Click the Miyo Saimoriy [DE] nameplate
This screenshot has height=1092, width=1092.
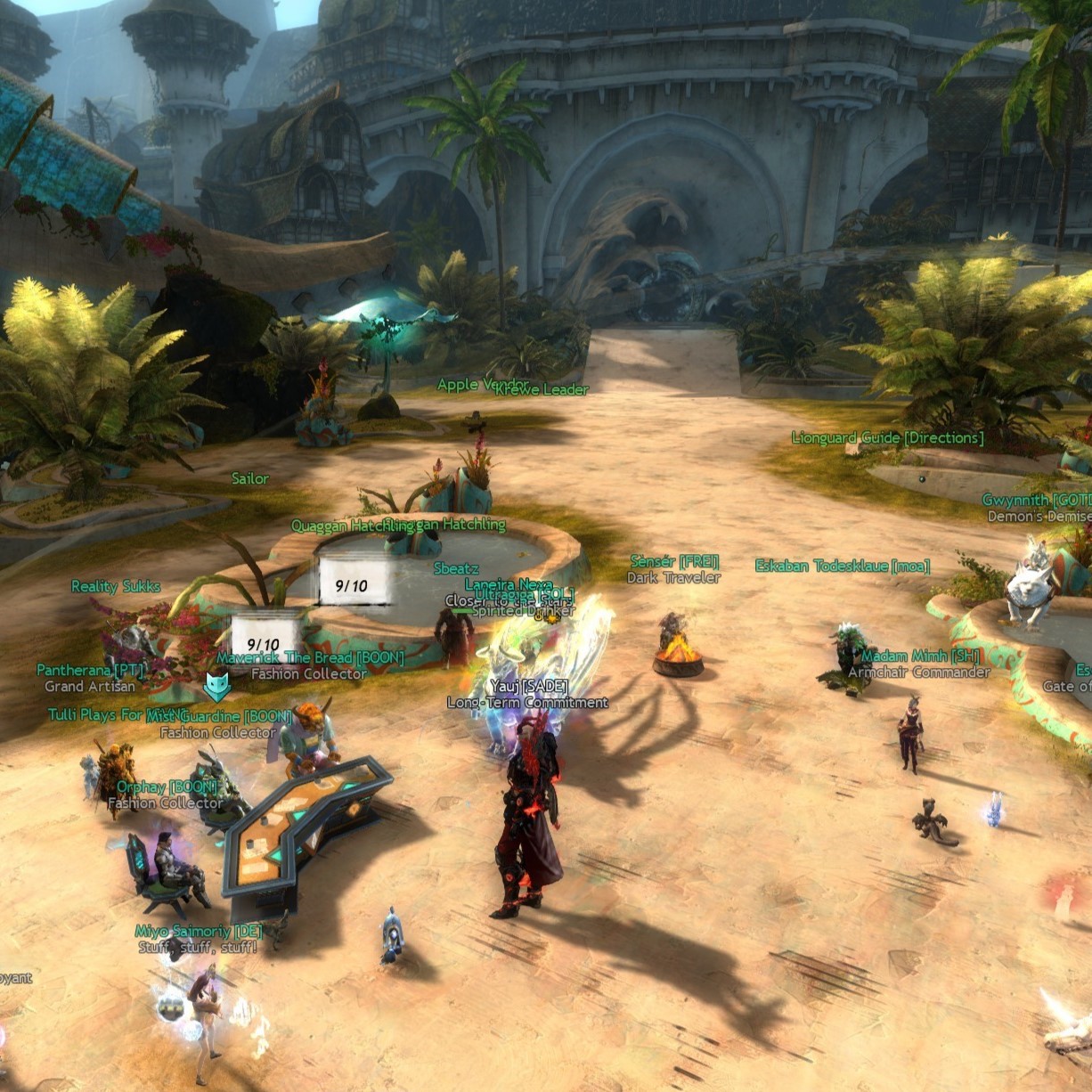(199, 932)
